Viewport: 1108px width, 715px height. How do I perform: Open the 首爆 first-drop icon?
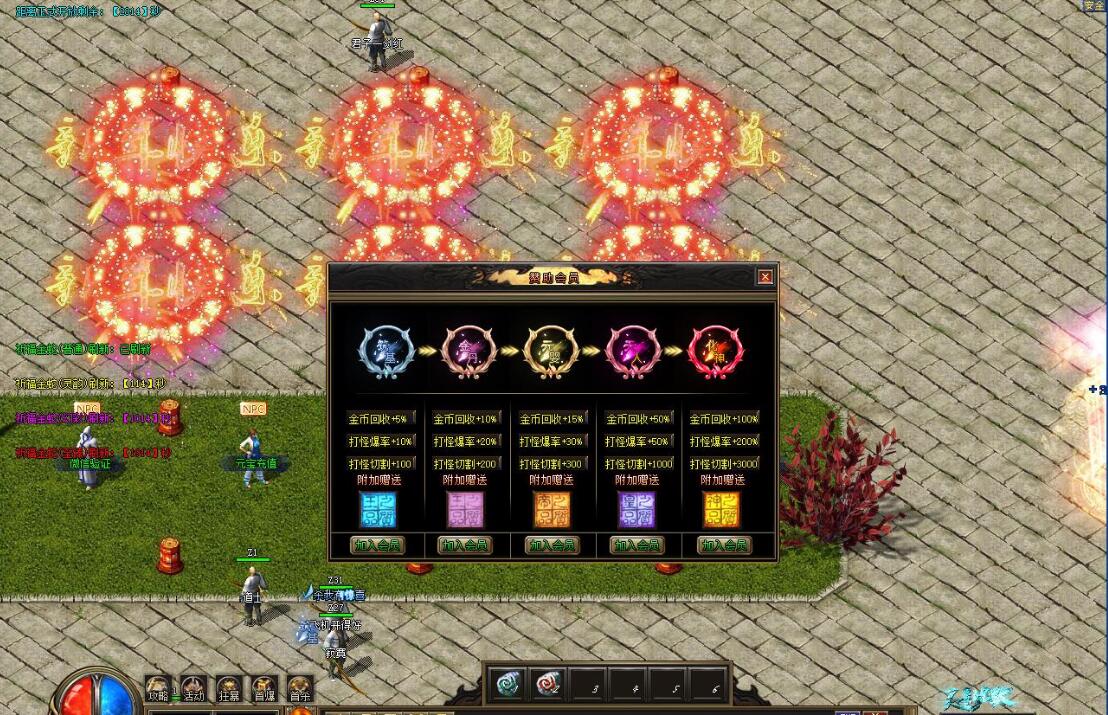pos(265,688)
